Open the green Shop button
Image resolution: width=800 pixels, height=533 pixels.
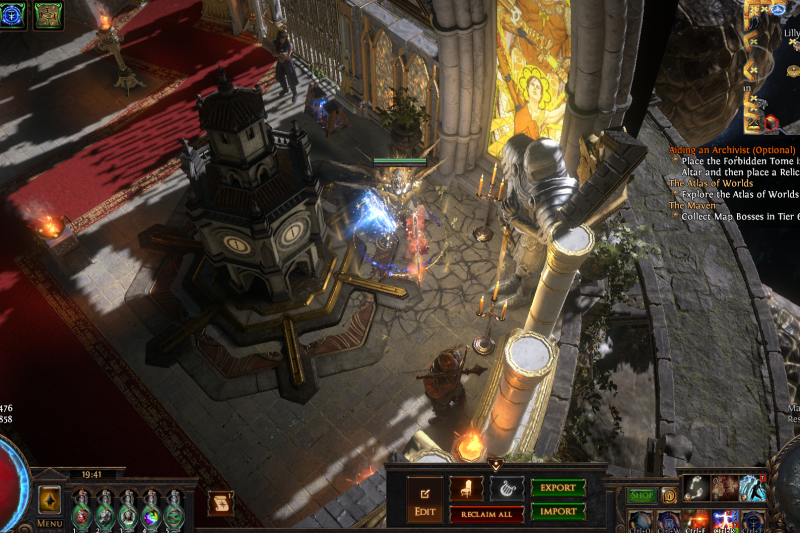pyautogui.click(x=641, y=495)
